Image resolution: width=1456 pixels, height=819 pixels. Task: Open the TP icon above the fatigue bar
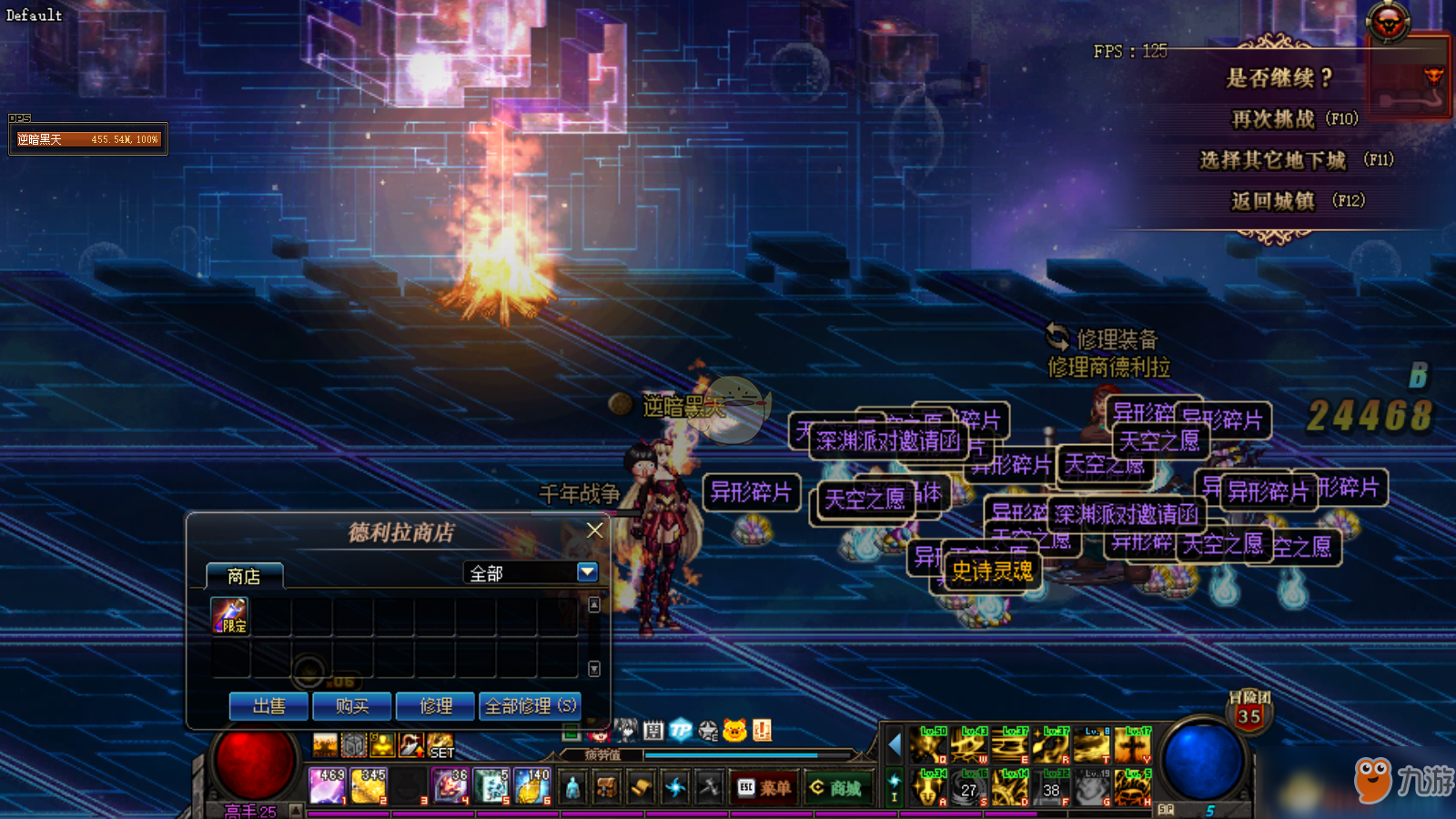[681, 730]
